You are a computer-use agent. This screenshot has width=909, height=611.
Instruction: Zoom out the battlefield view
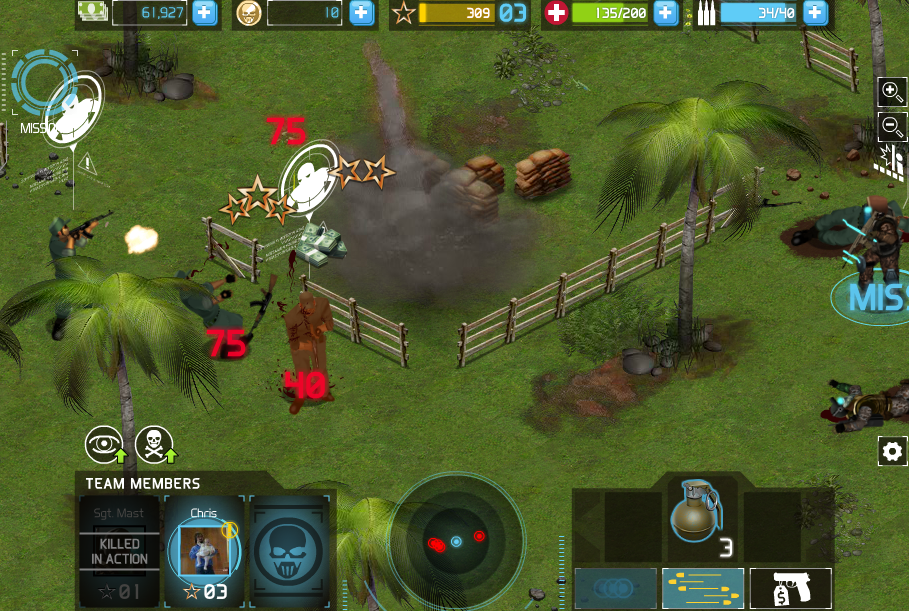point(891,126)
